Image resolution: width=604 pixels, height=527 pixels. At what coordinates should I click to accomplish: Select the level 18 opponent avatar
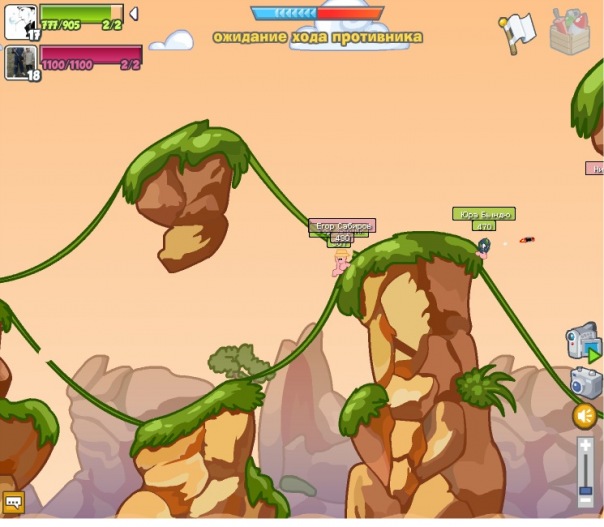(20, 62)
